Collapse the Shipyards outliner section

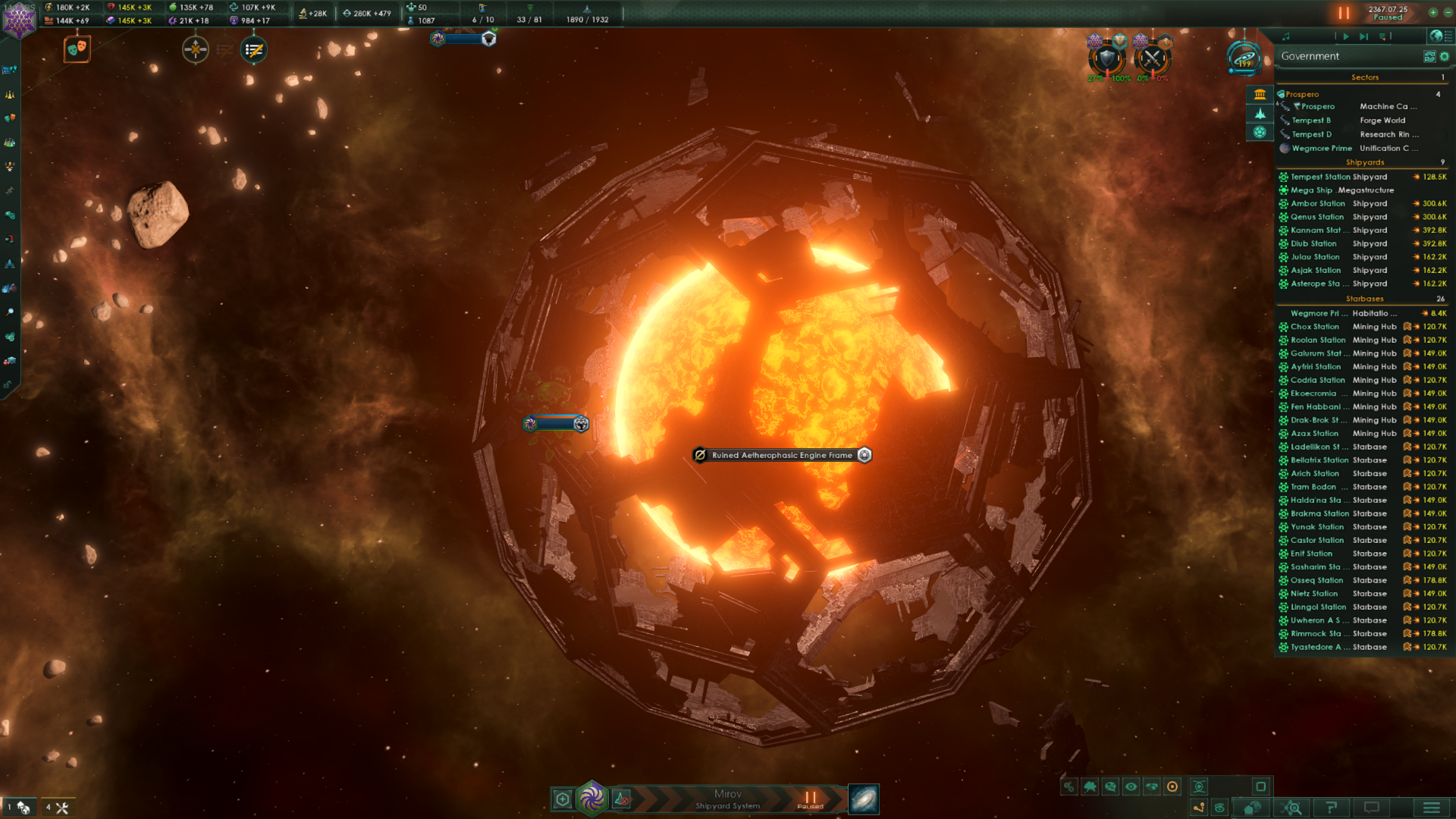(1364, 162)
